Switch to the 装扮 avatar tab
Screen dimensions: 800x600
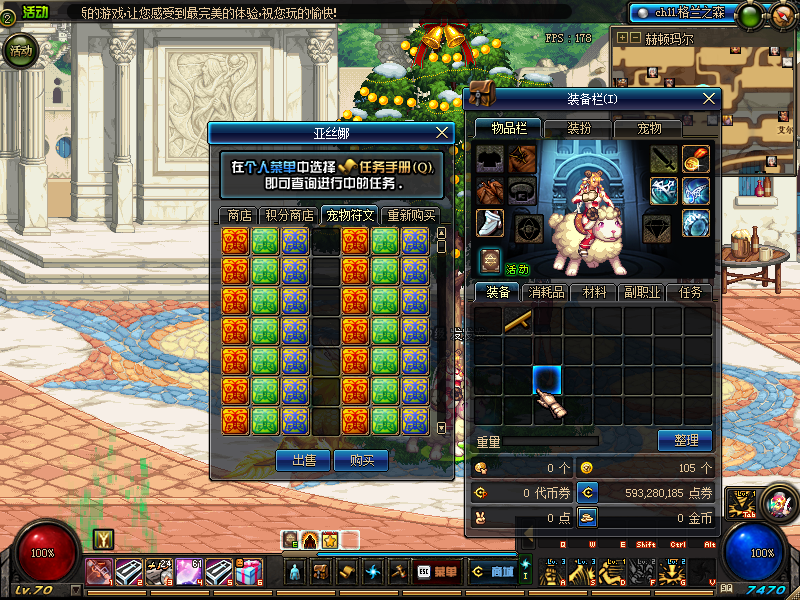pos(579,128)
